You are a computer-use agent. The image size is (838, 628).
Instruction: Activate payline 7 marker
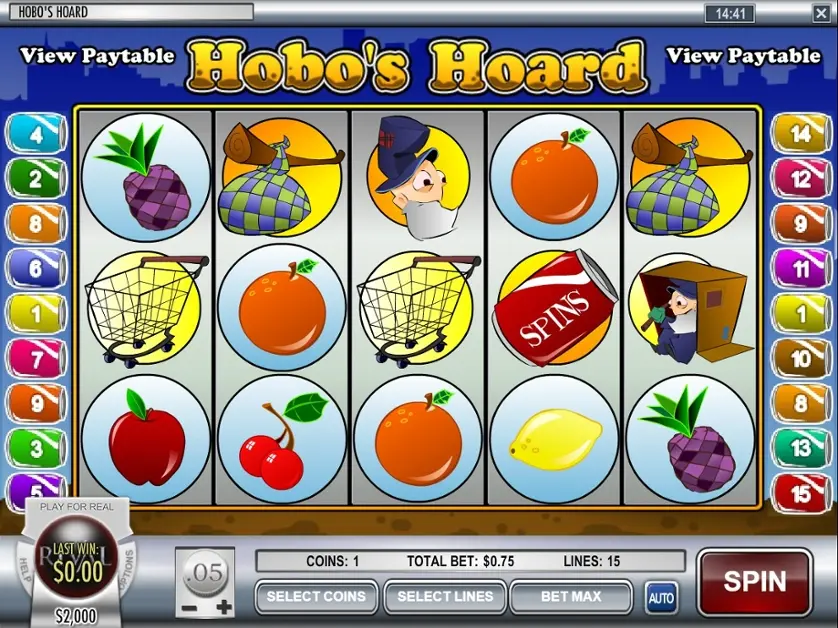[x=35, y=358]
